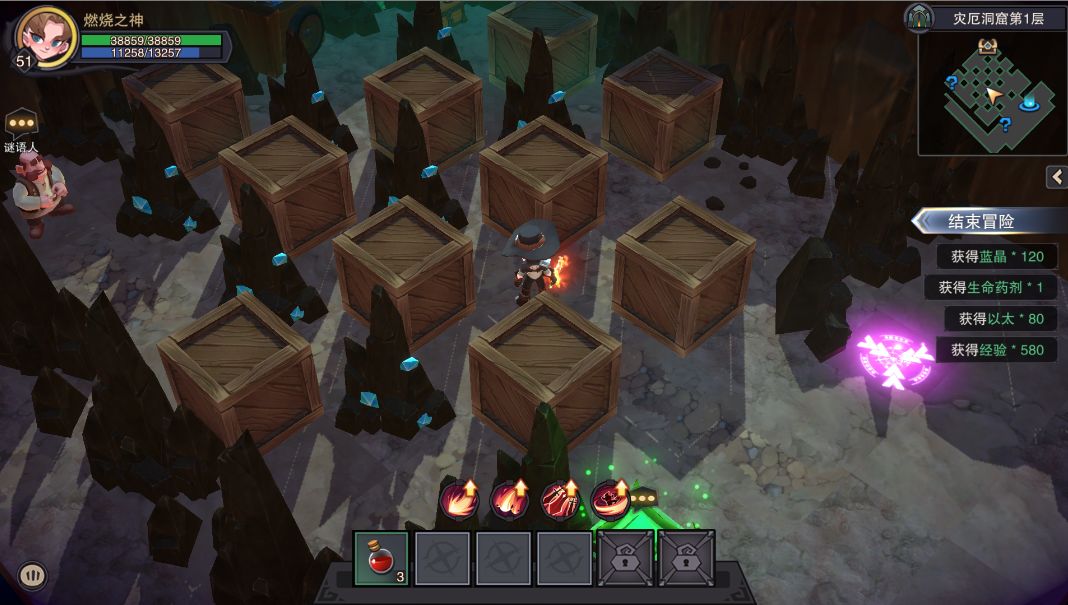
Task: Use the red health potion slot
Action: point(381,557)
